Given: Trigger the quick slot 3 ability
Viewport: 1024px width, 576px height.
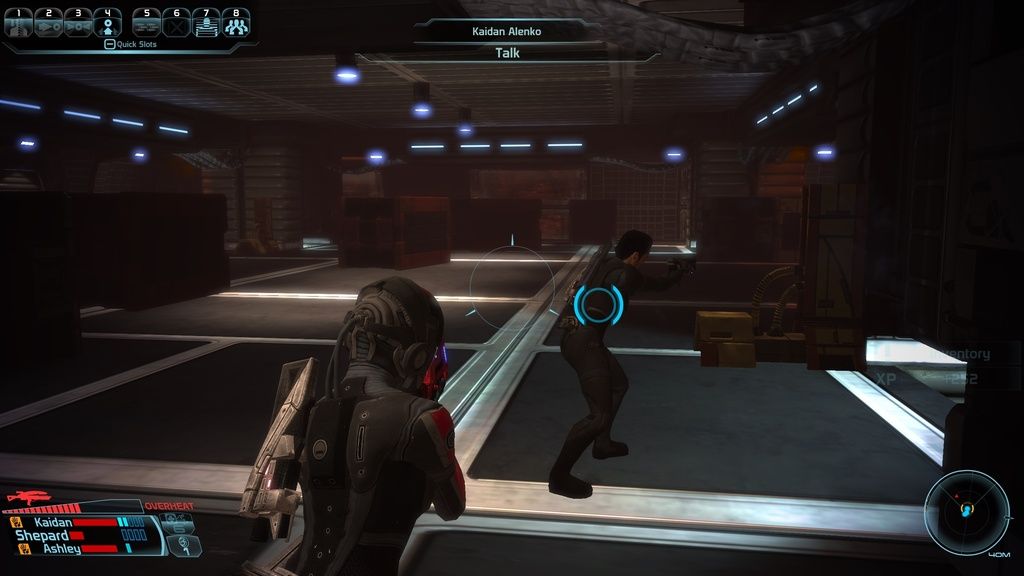Looking at the screenshot, I should pos(78,23).
